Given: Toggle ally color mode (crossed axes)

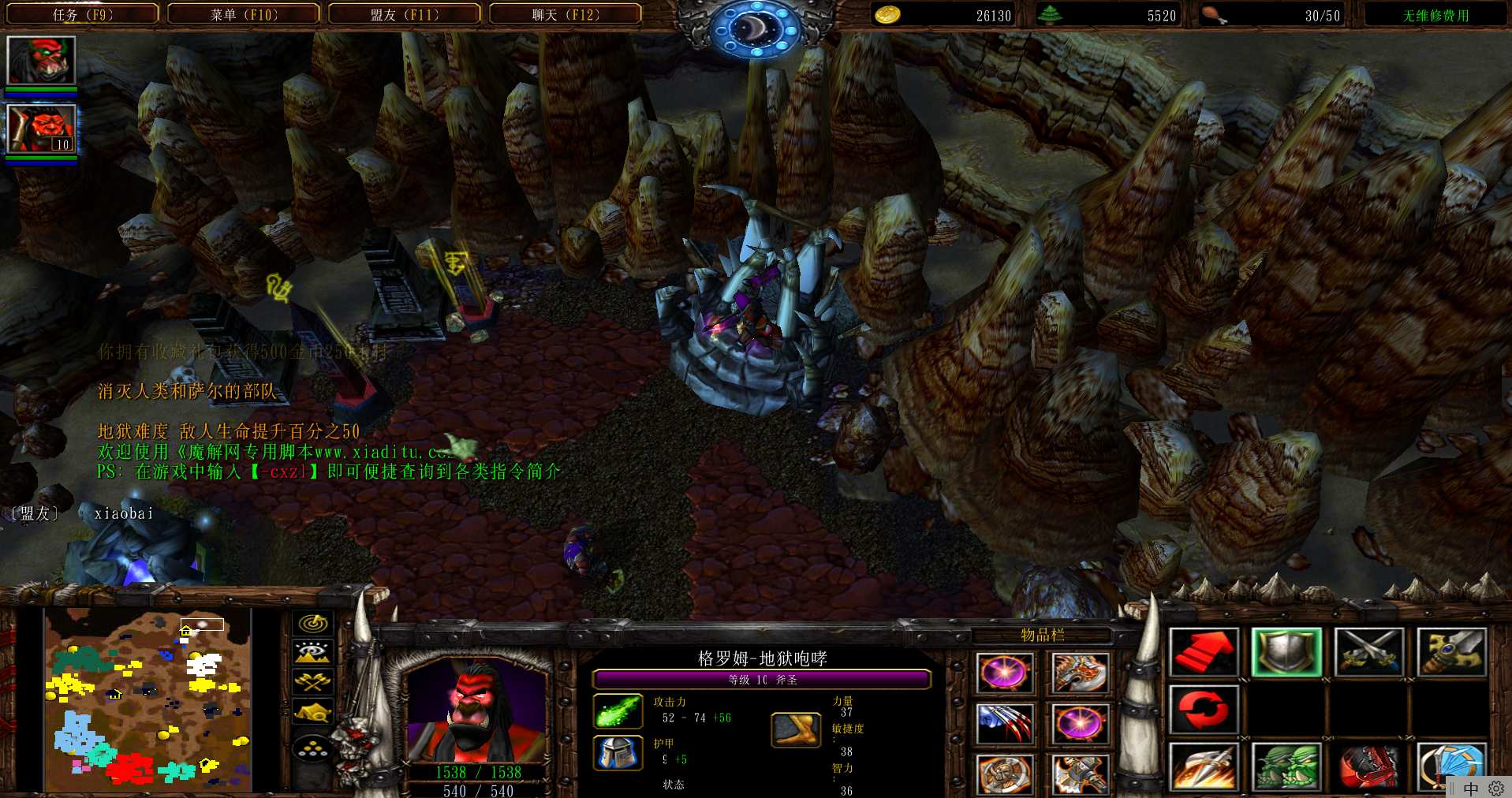Looking at the screenshot, I should [x=312, y=682].
